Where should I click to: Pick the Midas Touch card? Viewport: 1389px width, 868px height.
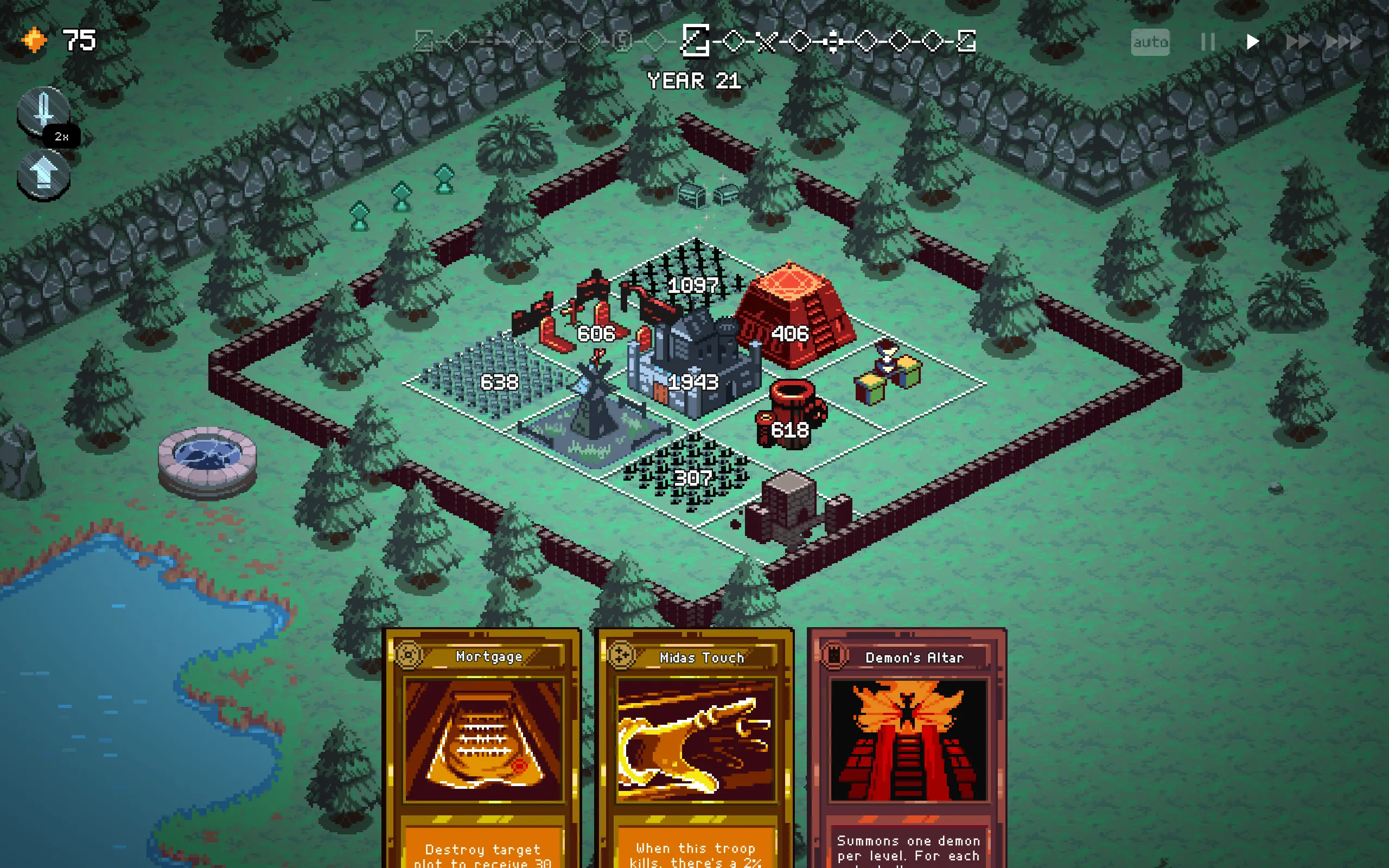tap(695, 746)
